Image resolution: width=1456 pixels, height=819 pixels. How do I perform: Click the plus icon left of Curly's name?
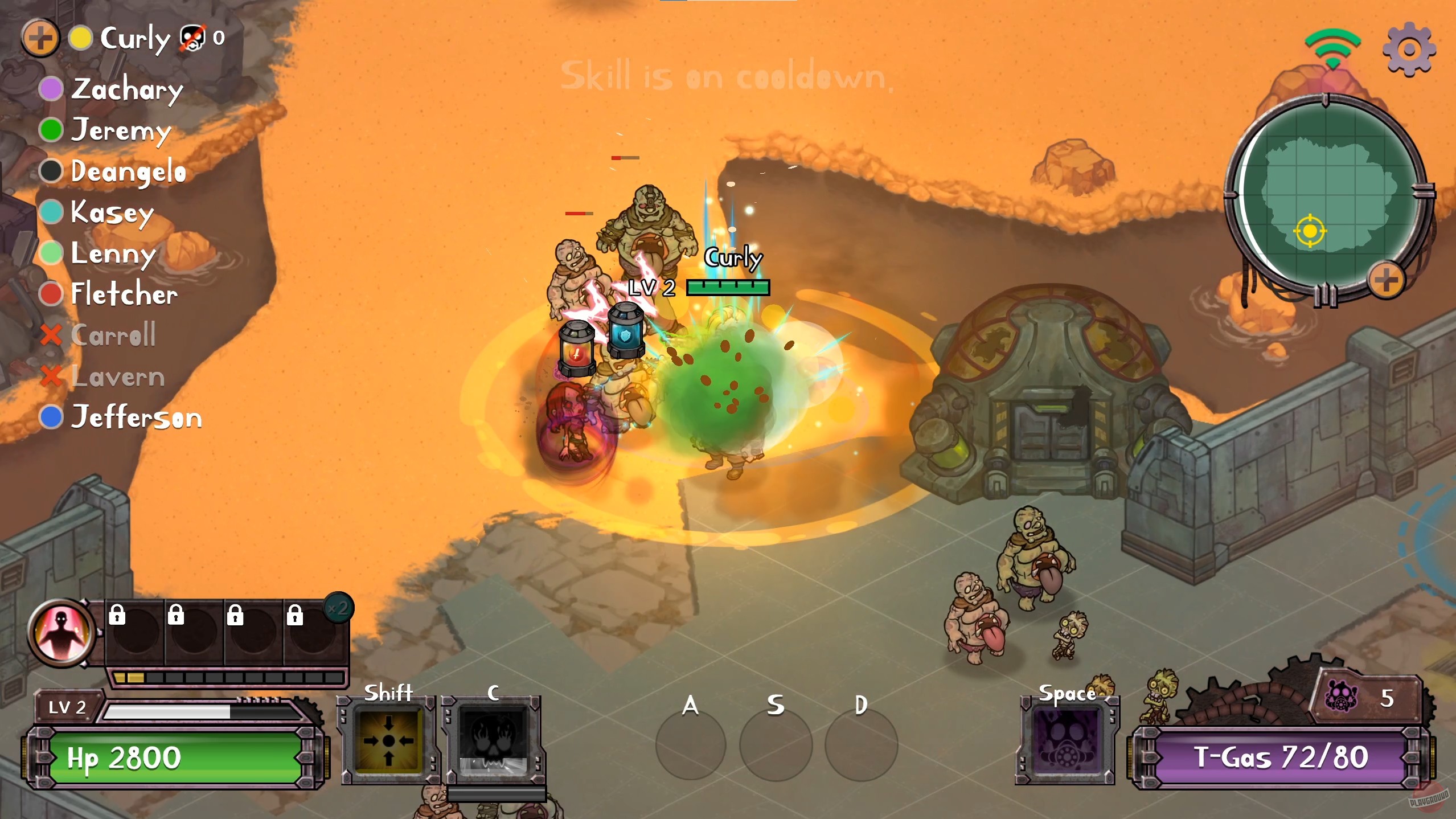[x=40, y=38]
